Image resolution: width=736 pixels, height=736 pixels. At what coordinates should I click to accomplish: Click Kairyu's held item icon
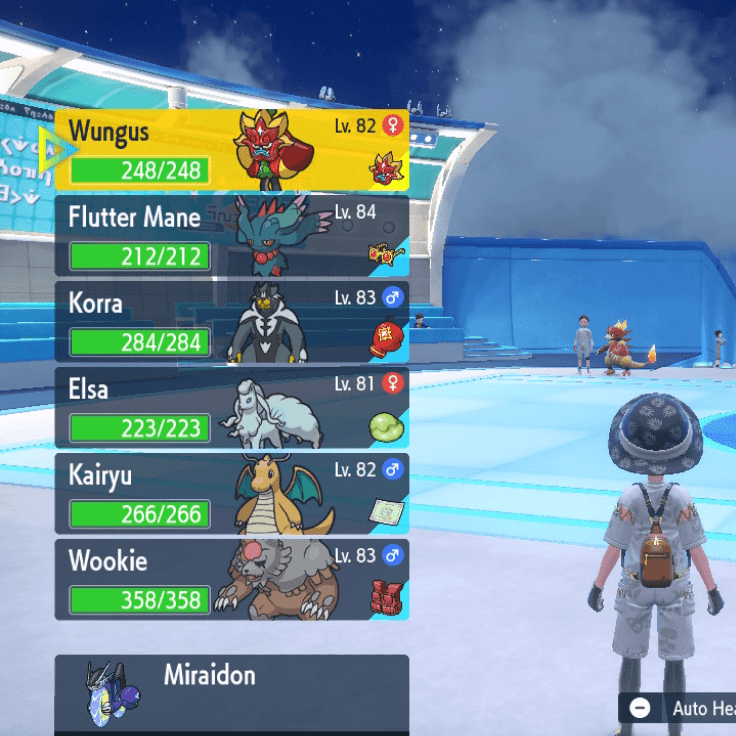(x=386, y=511)
